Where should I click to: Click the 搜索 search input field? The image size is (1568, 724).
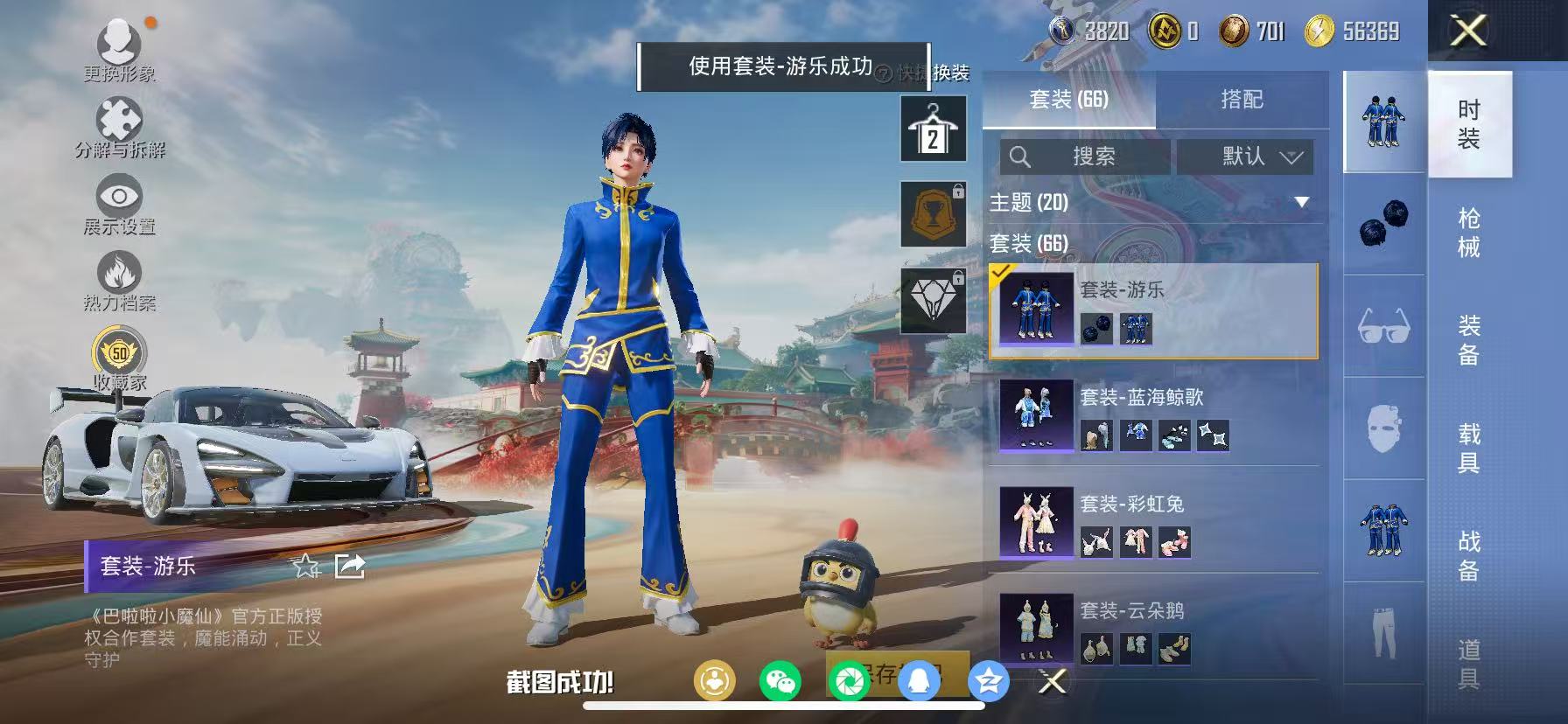[1088, 157]
